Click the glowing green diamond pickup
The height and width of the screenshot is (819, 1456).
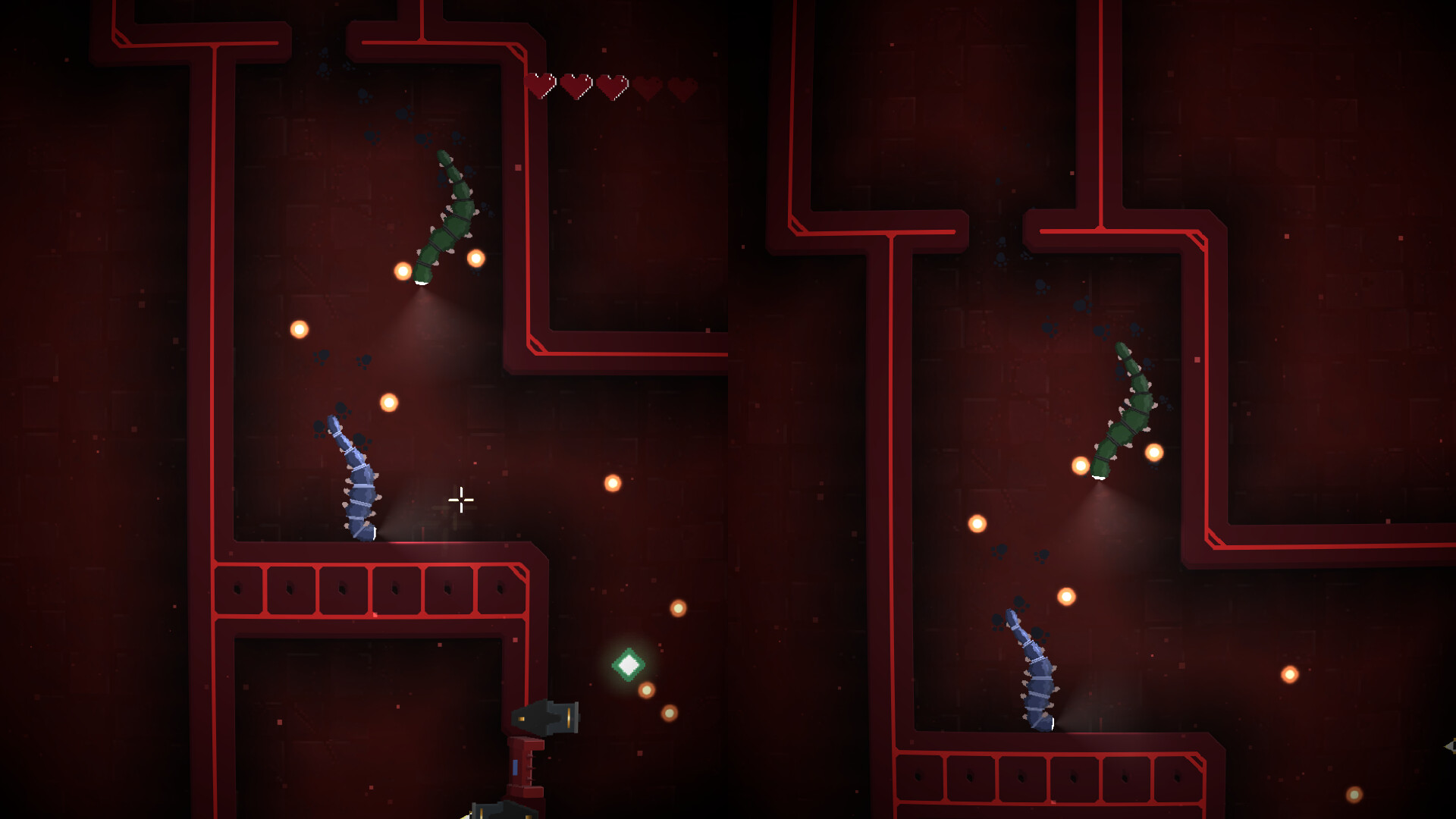coord(627,666)
